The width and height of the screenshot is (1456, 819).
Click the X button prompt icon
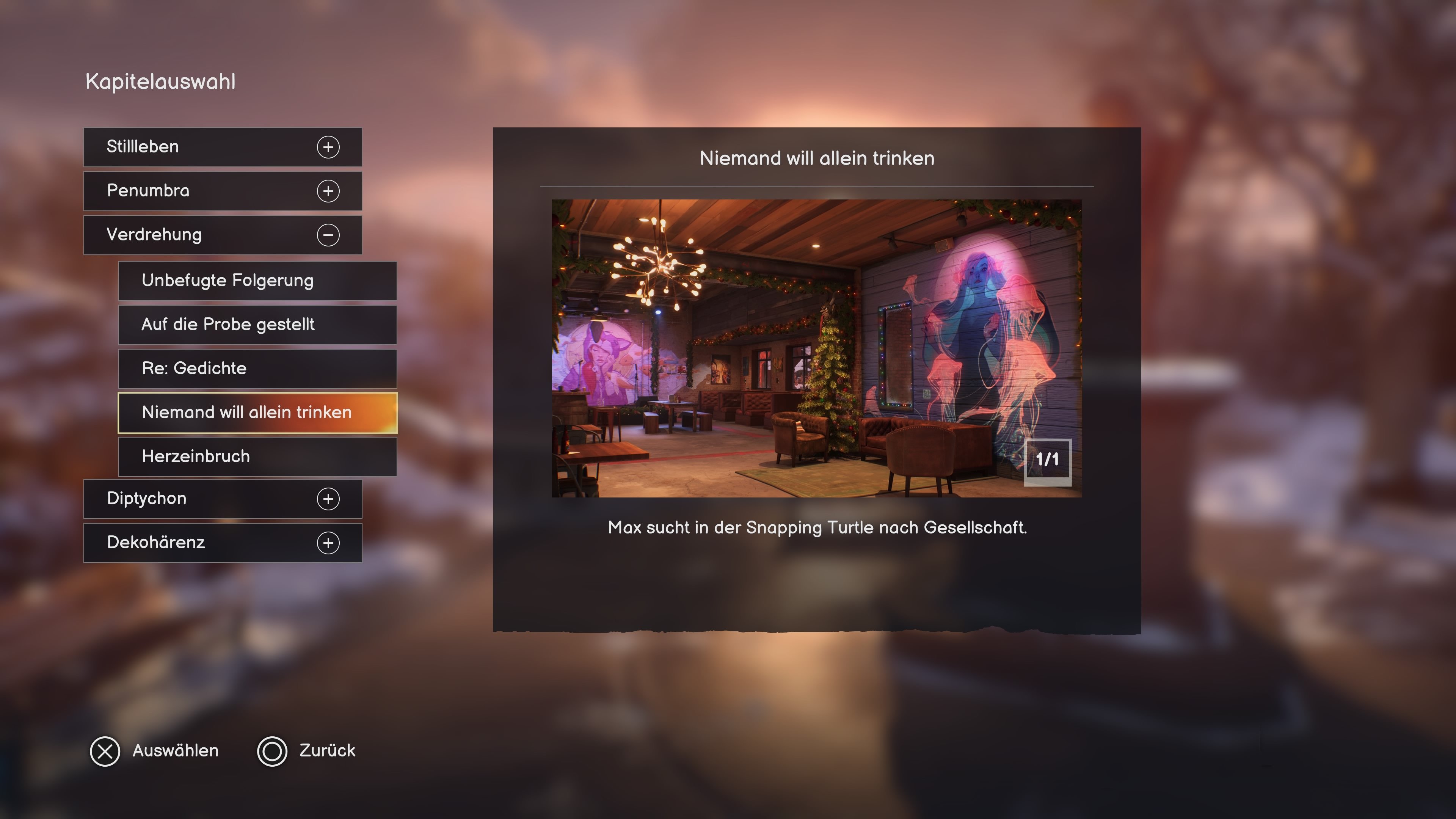click(104, 751)
